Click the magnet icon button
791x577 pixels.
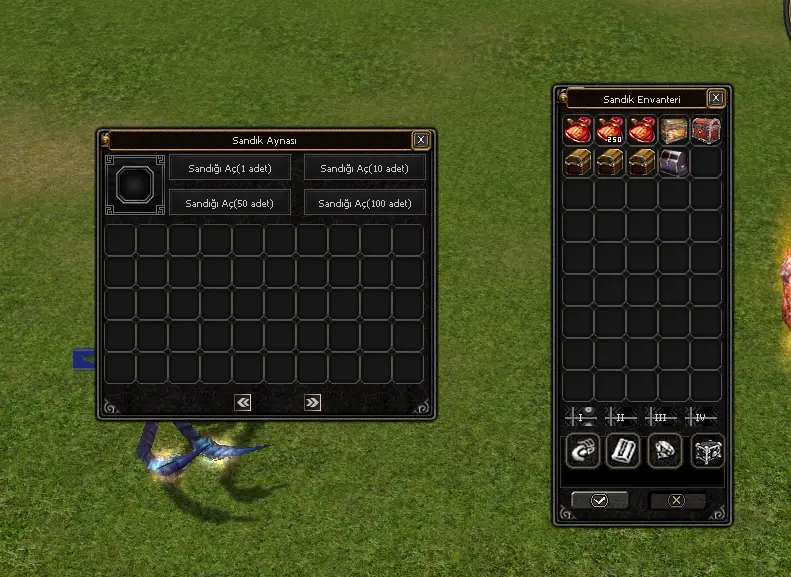(x=582, y=451)
